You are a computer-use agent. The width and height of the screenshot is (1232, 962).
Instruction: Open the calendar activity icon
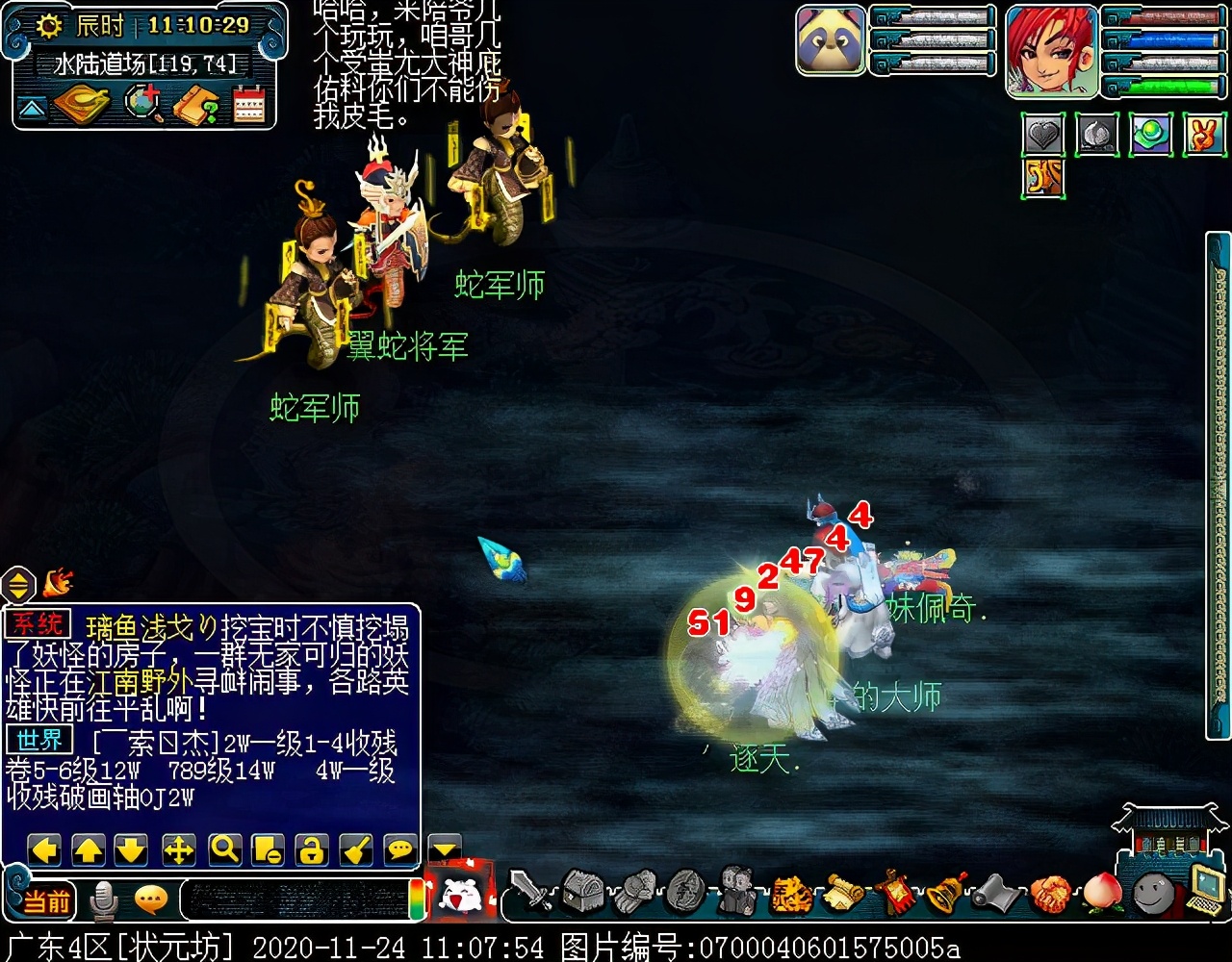248,104
